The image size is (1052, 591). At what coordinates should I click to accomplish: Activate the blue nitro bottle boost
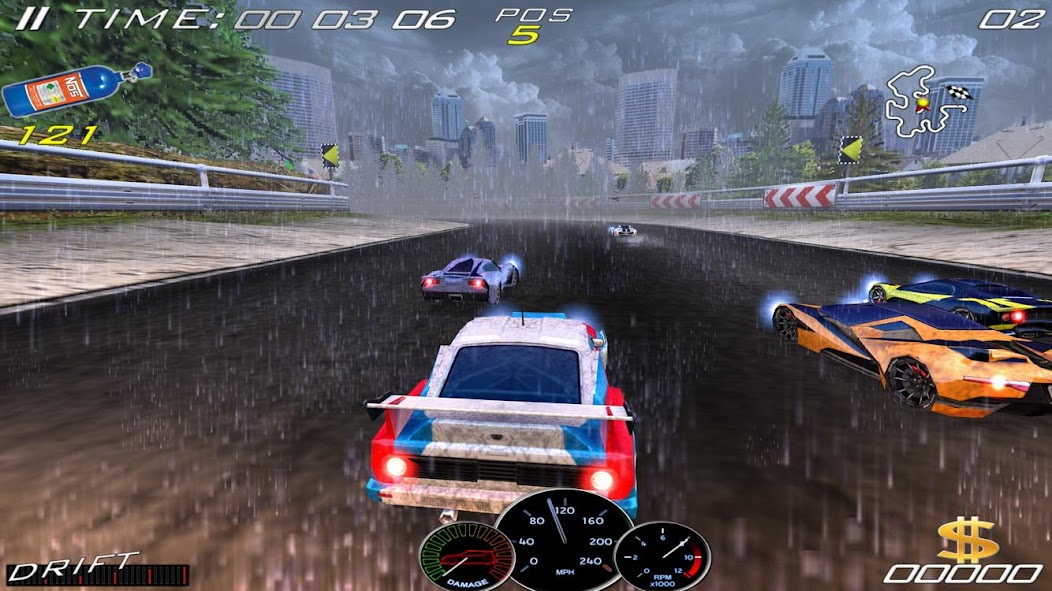pos(75,90)
